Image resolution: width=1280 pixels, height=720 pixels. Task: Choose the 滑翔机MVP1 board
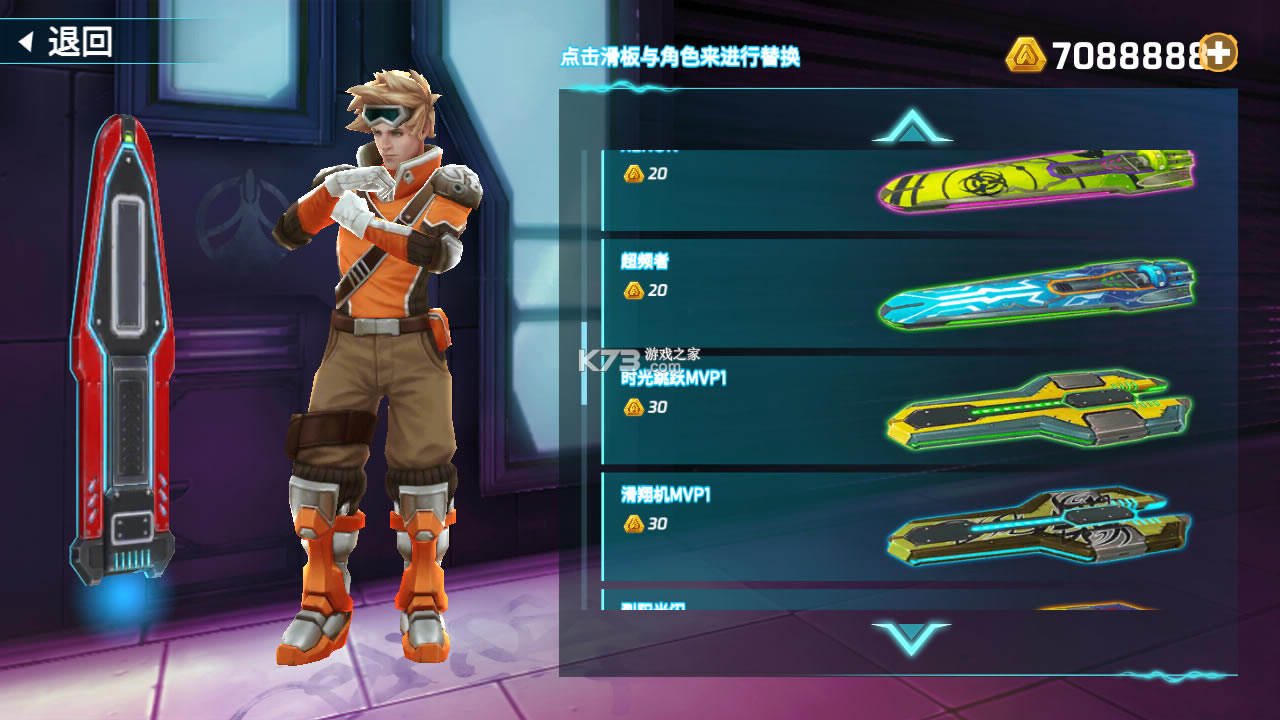coord(900,525)
